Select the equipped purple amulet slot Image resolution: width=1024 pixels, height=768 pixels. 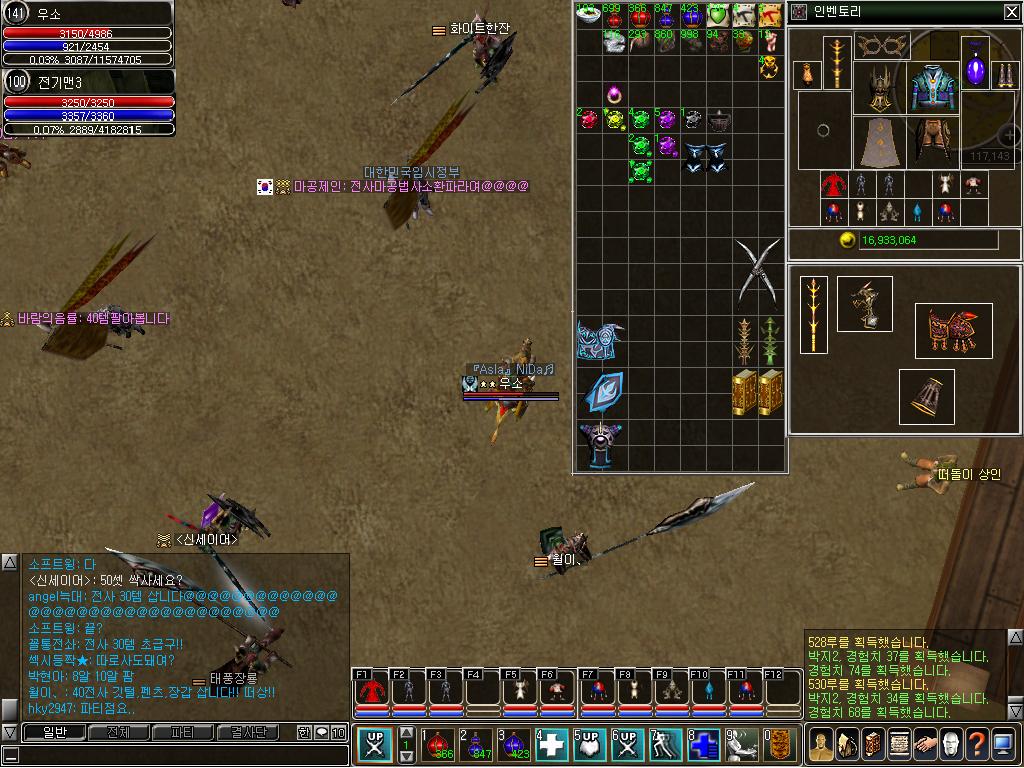tap(975, 68)
